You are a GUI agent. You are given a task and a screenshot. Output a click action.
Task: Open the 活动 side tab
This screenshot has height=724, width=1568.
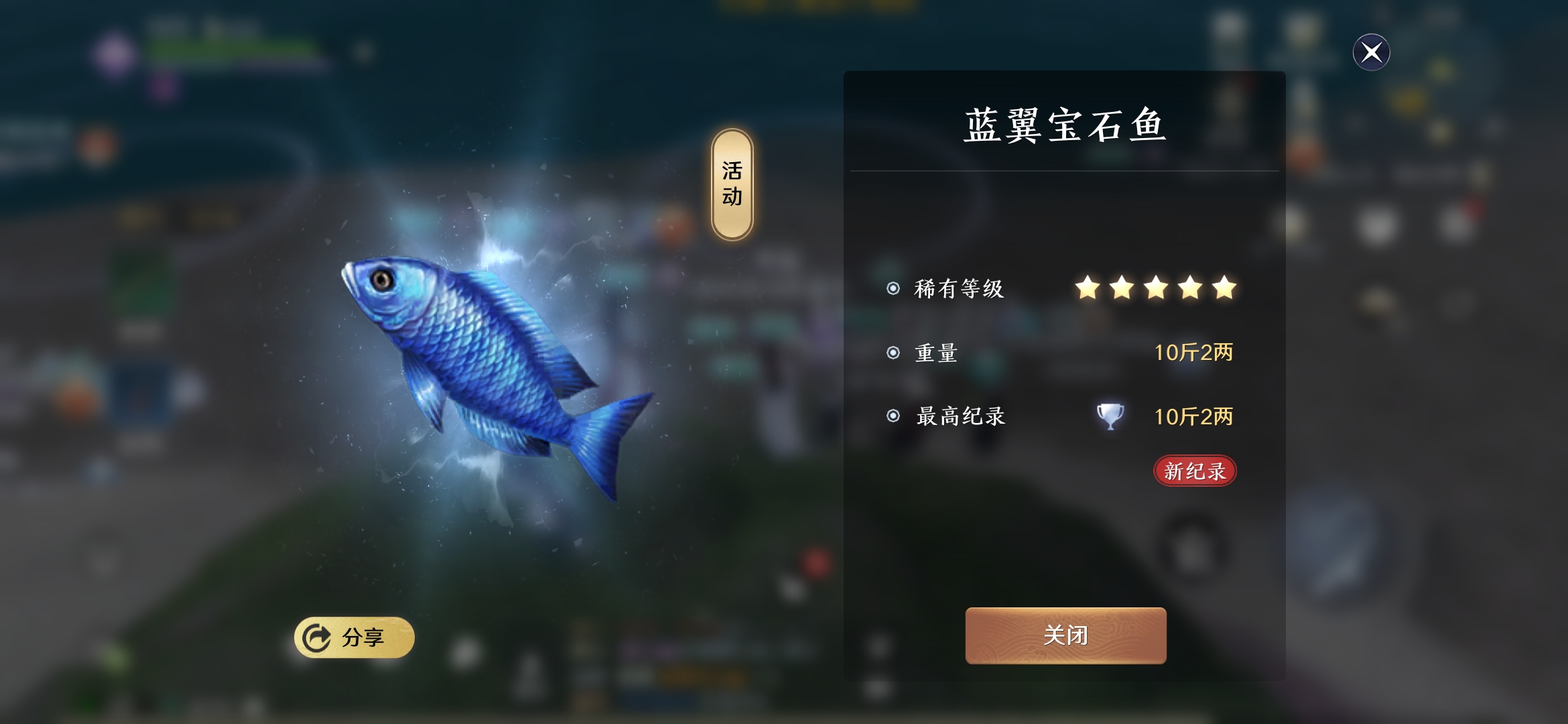point(731,181)
